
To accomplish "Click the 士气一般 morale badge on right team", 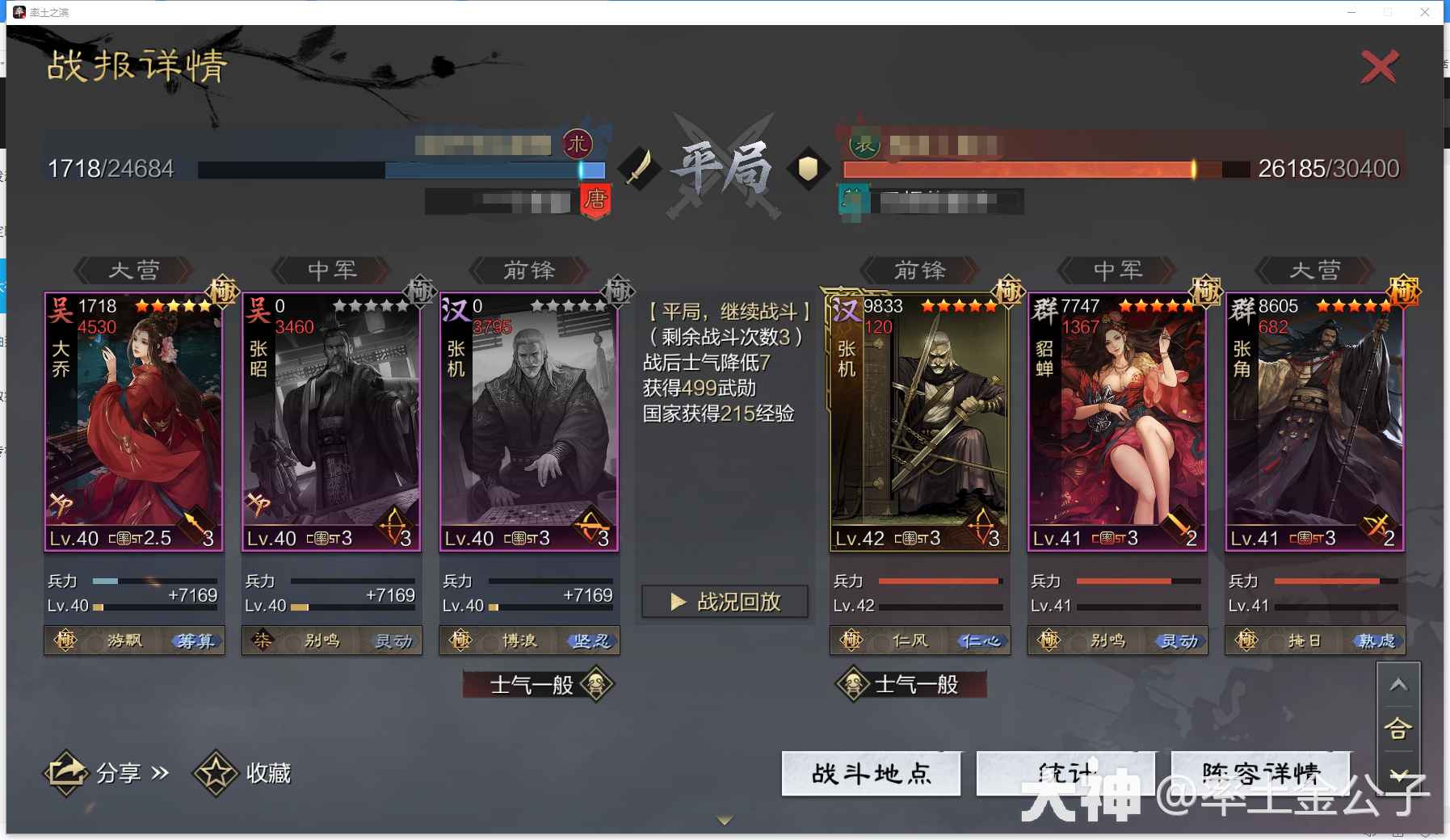I will [x=910, y=684].
